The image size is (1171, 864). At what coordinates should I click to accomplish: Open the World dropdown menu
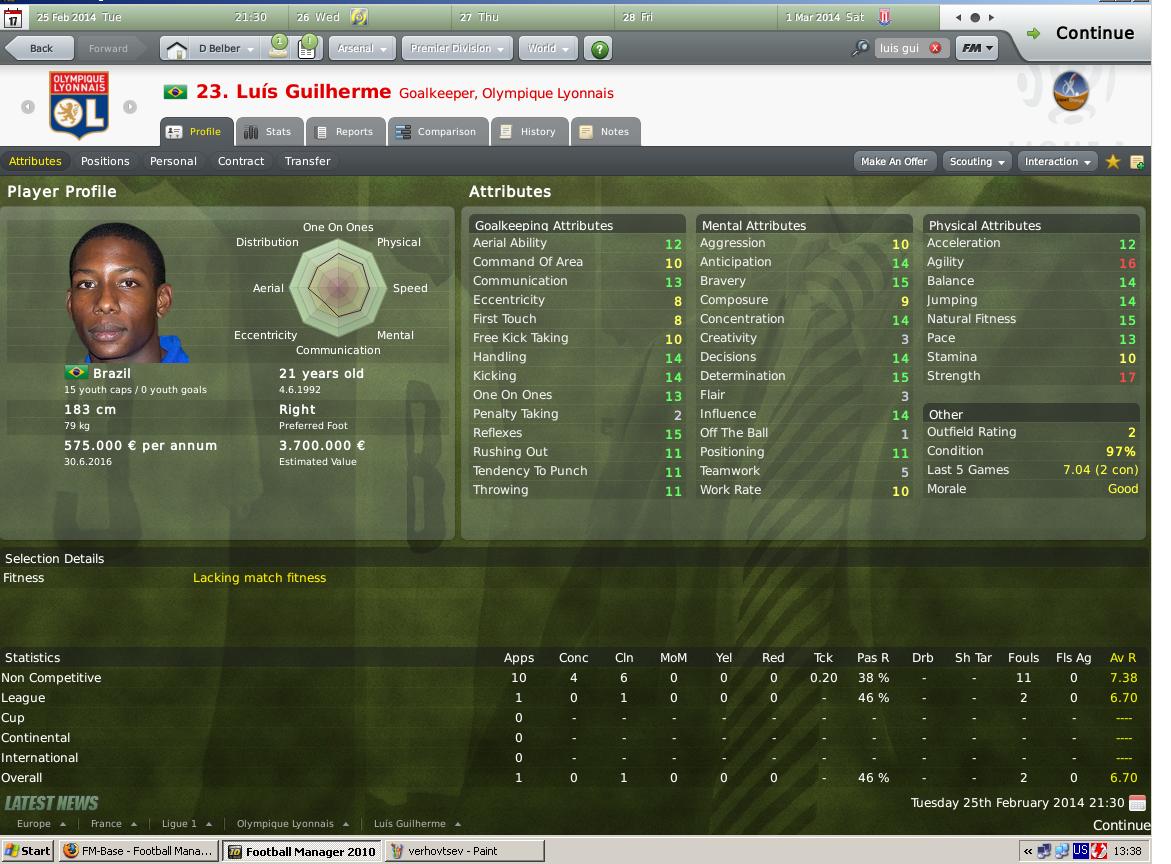[x=548, y=48]
